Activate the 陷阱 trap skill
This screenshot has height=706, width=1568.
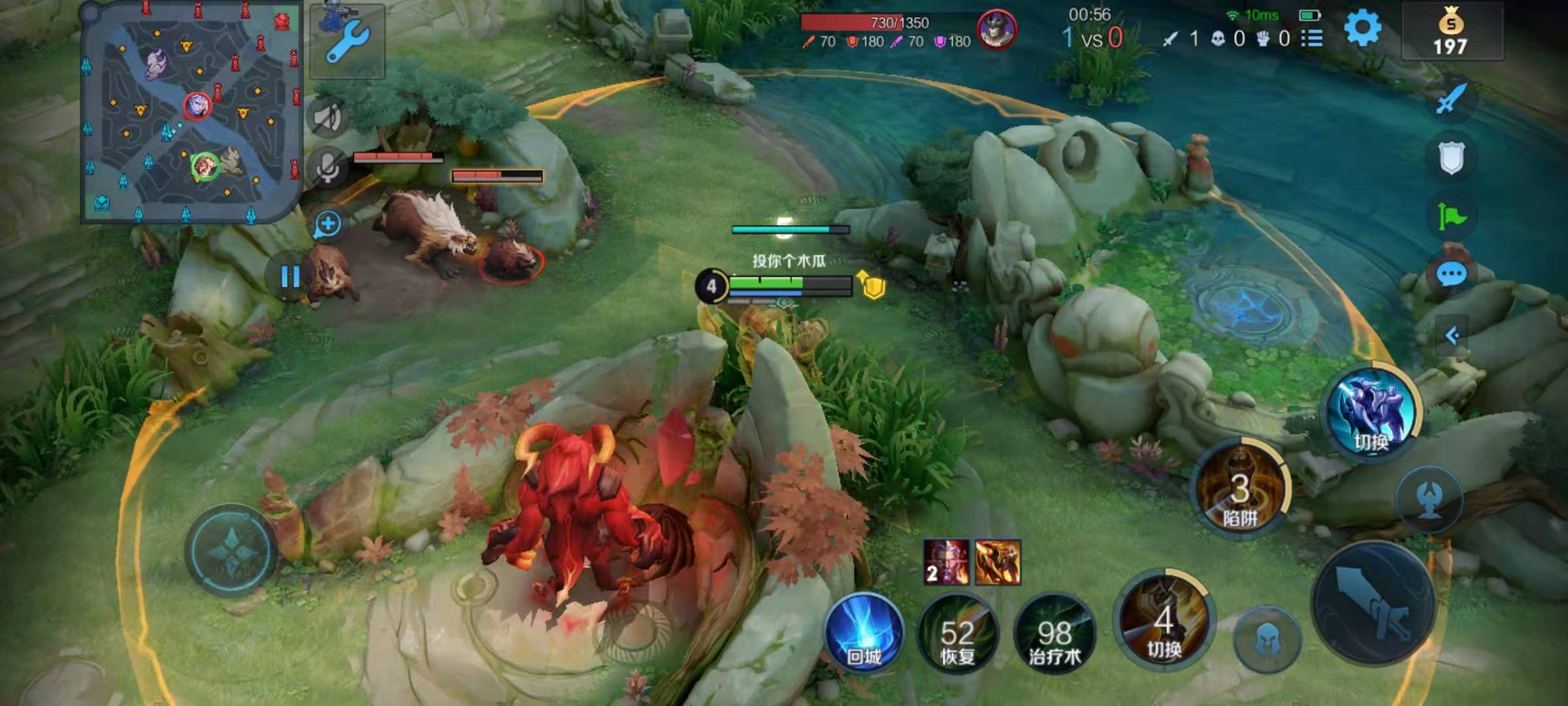click(x=1240, y=492)
